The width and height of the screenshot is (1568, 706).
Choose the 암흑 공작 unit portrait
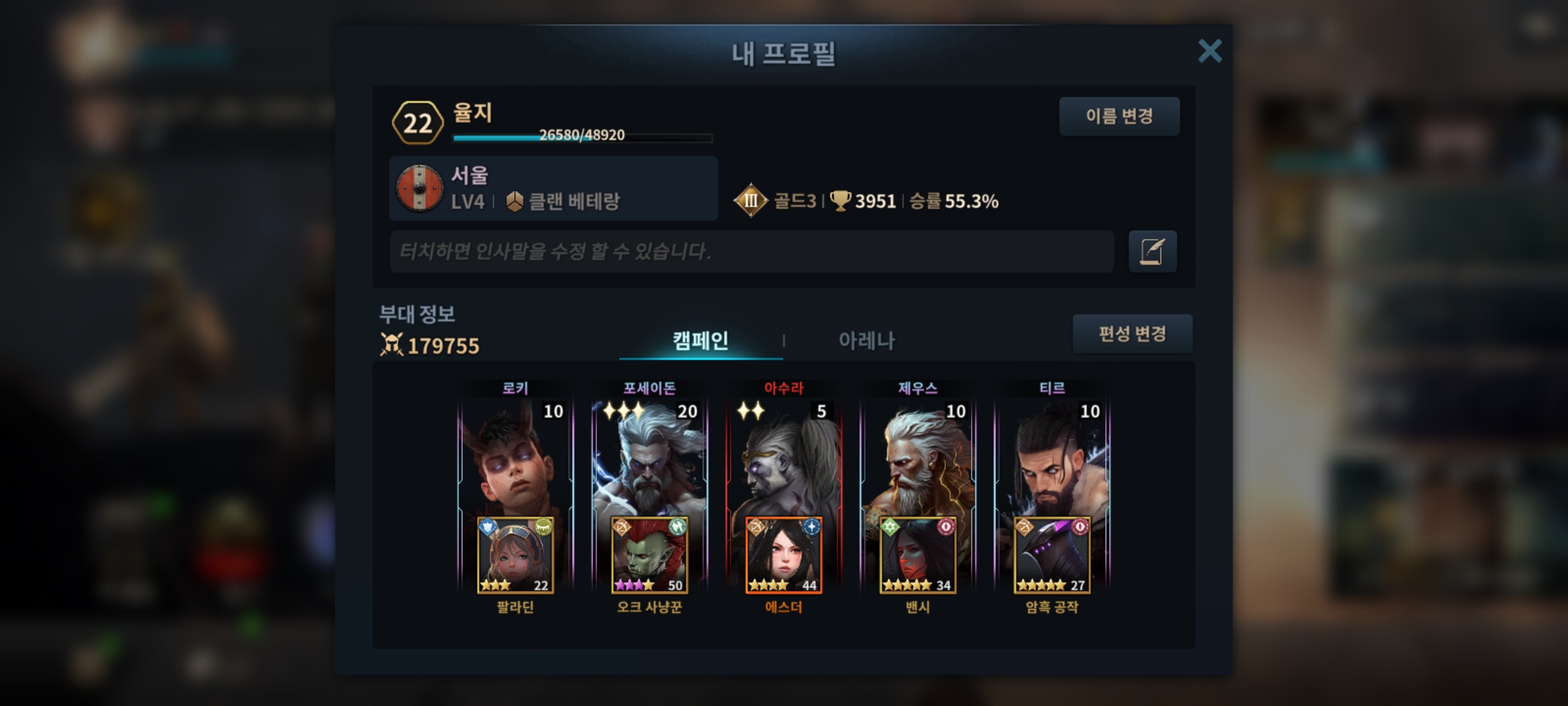coord(1052,556)
